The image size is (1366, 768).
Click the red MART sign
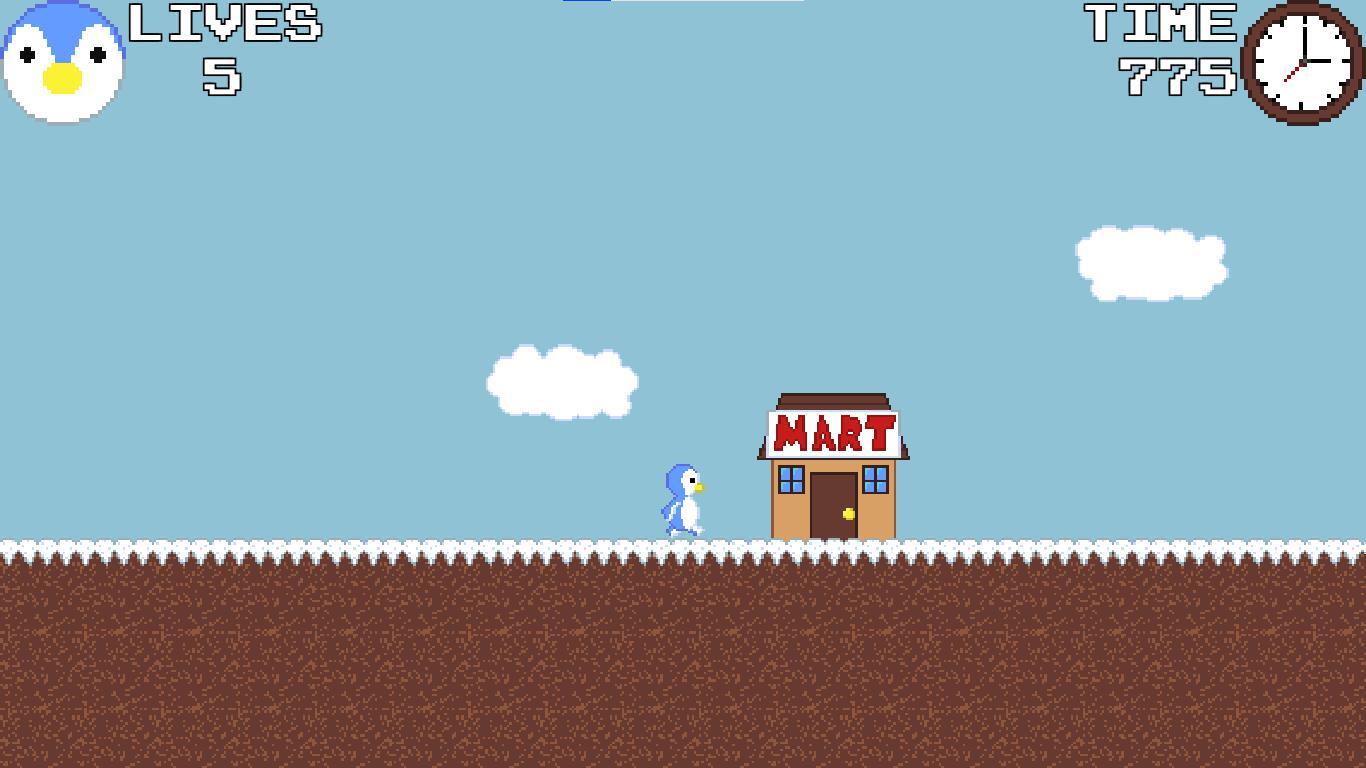(833, 435)
